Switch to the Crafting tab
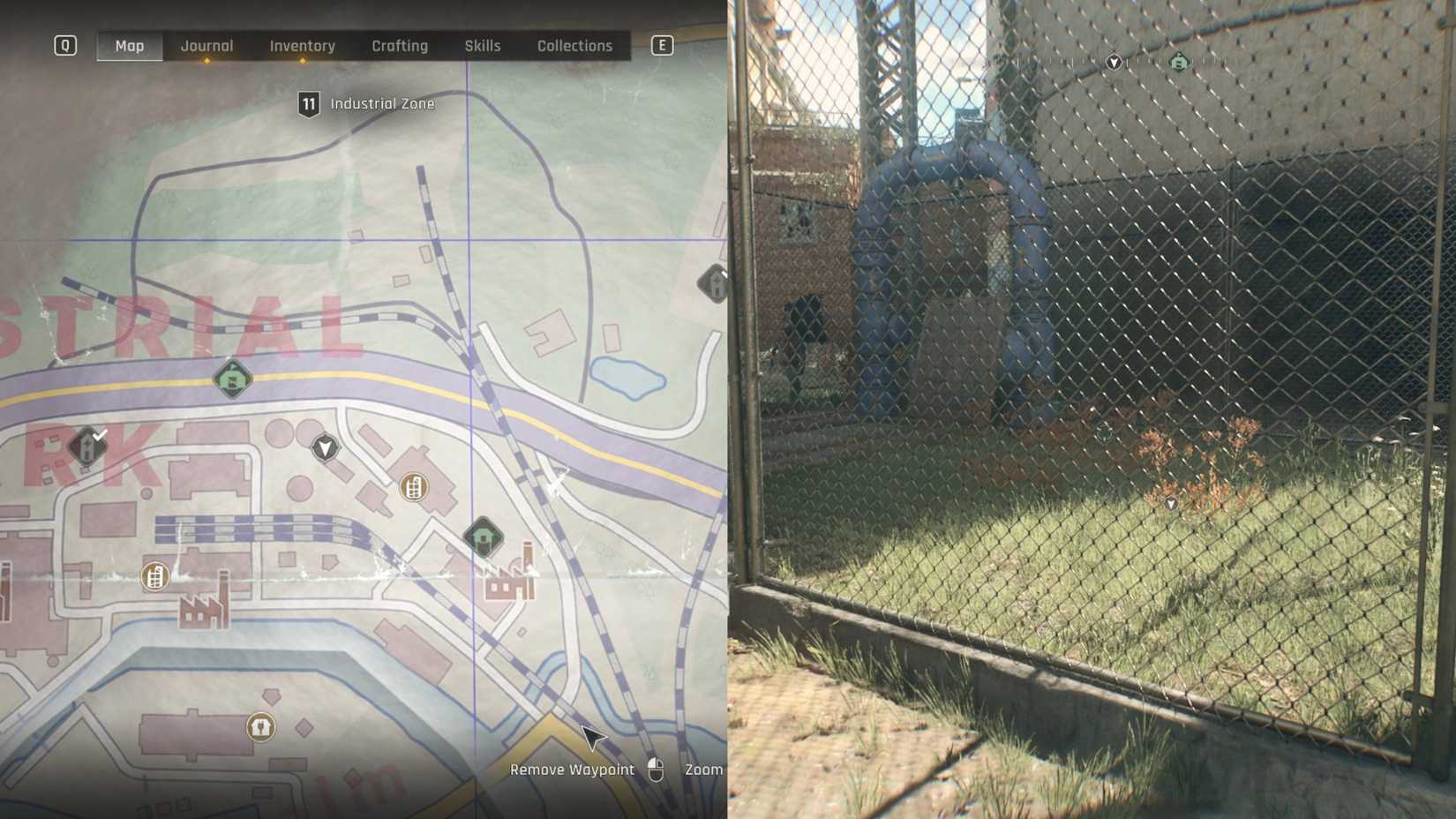 [399, 45]
